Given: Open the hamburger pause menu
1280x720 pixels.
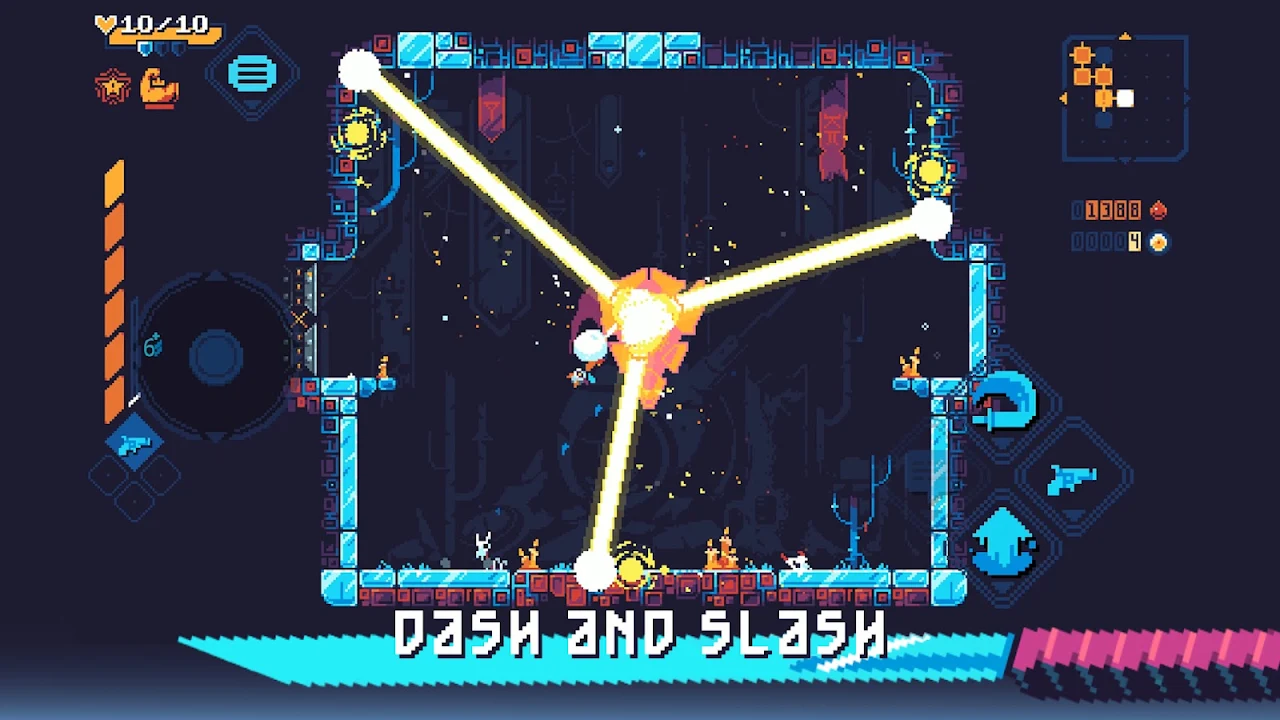Looking at the screenshot, I should click(x=251, y=74).
